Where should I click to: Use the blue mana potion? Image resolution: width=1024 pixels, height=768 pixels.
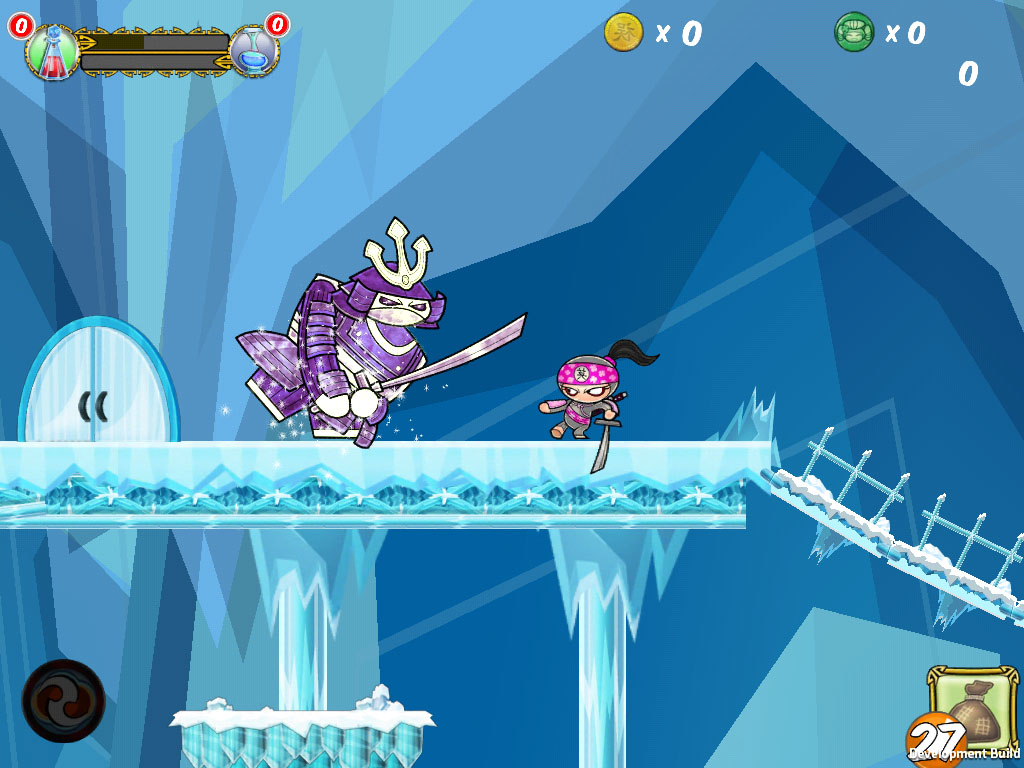(253, 51)
